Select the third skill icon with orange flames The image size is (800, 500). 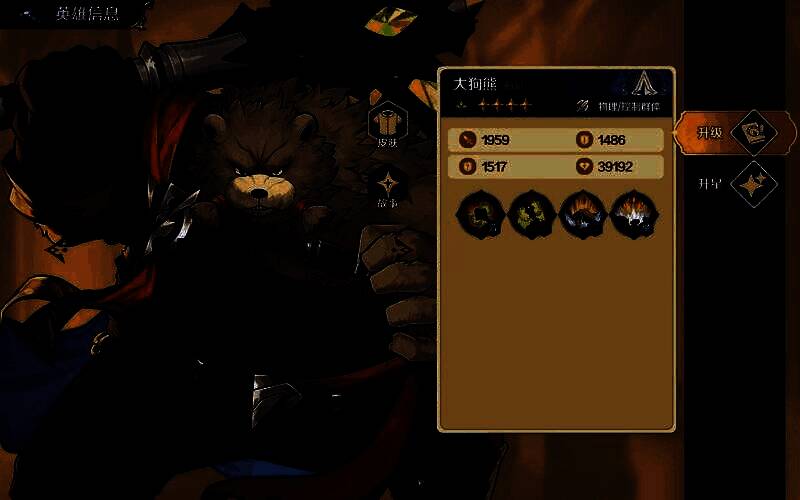click(x=582, y=214)
